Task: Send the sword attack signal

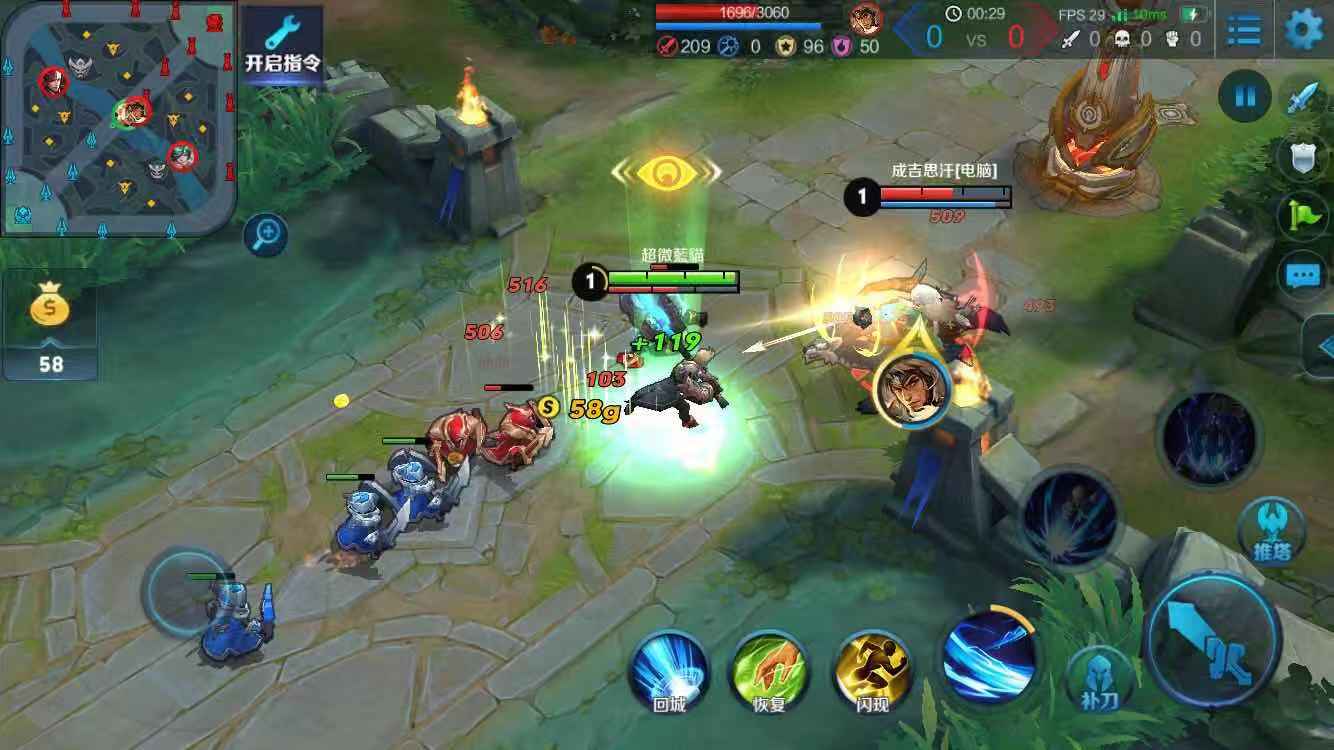Action: [1304, 98]
